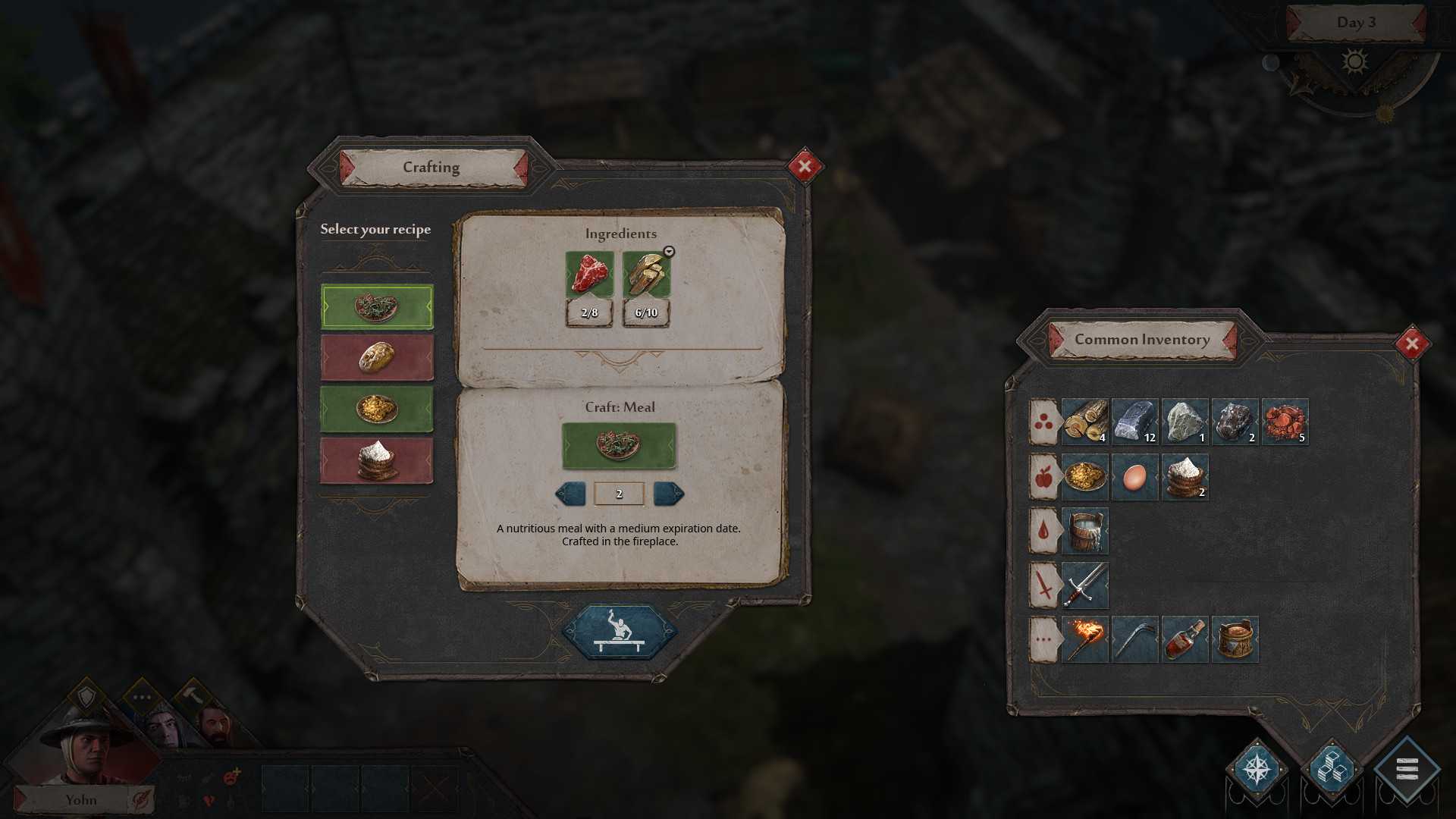Pick the egg from the inventory
This screenshot has width=1456, height=819.
1134,477
